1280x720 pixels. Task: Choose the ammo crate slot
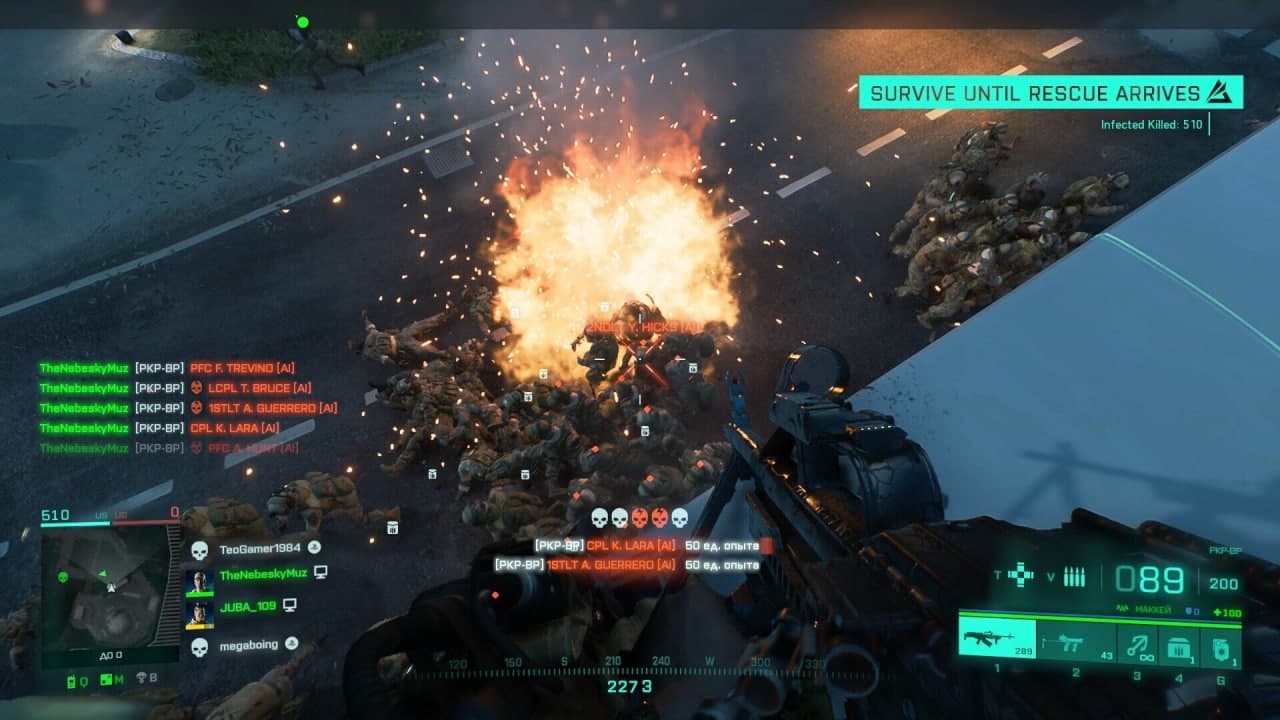point(1178,647)
